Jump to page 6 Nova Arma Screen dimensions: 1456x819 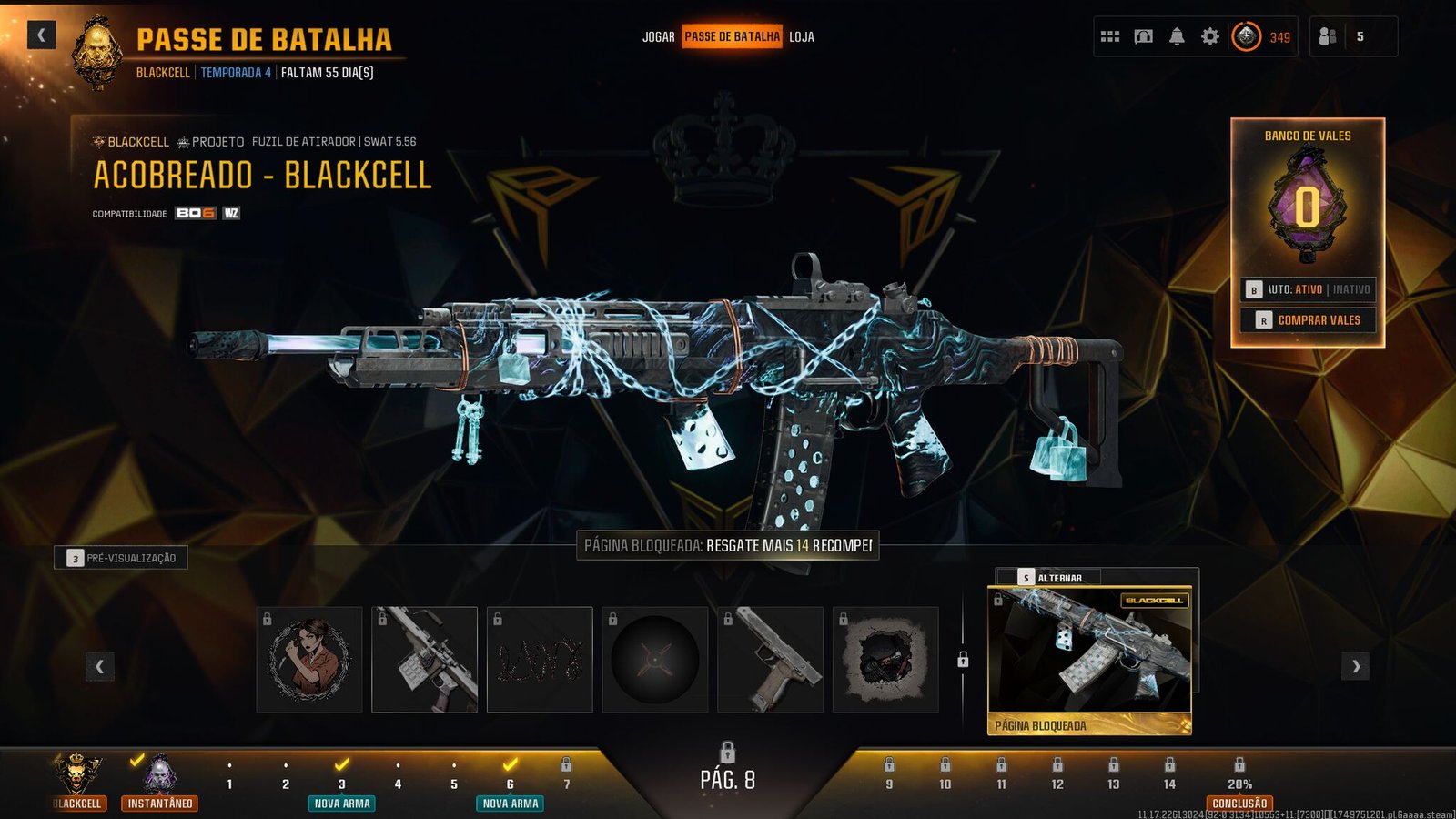pos(511,784)
